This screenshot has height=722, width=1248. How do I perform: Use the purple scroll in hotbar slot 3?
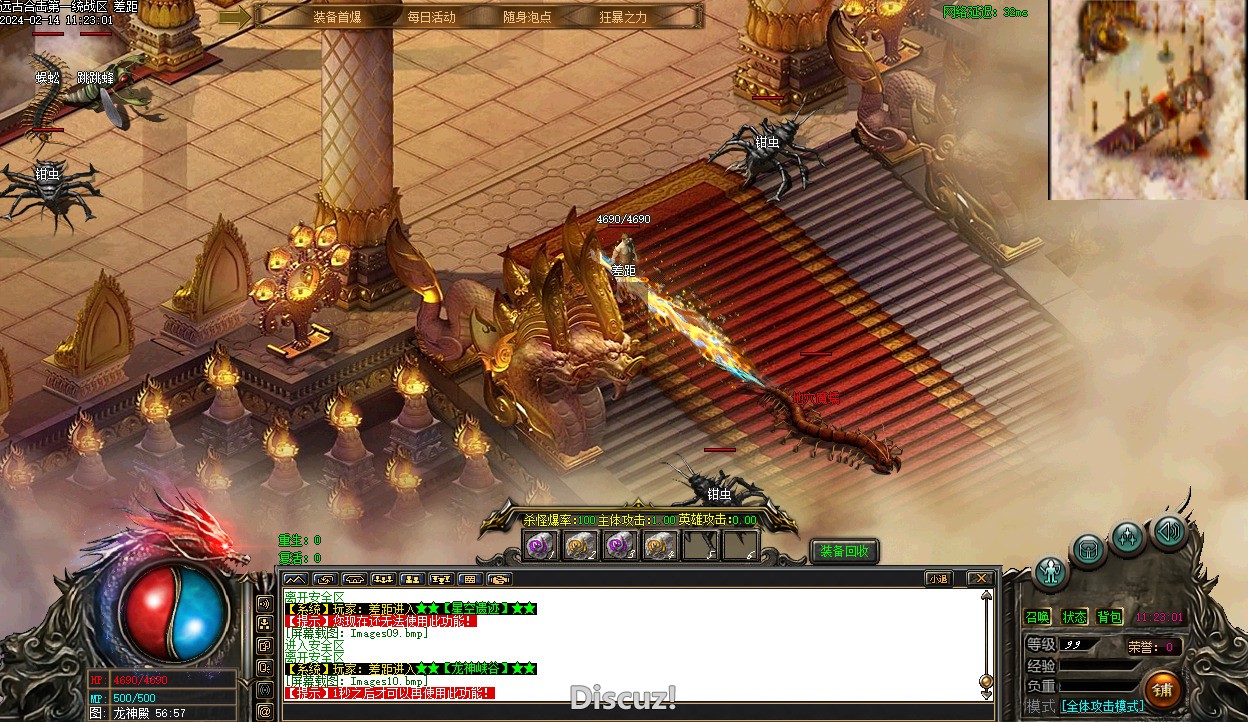pyautogui.click(x=621, y=546)
